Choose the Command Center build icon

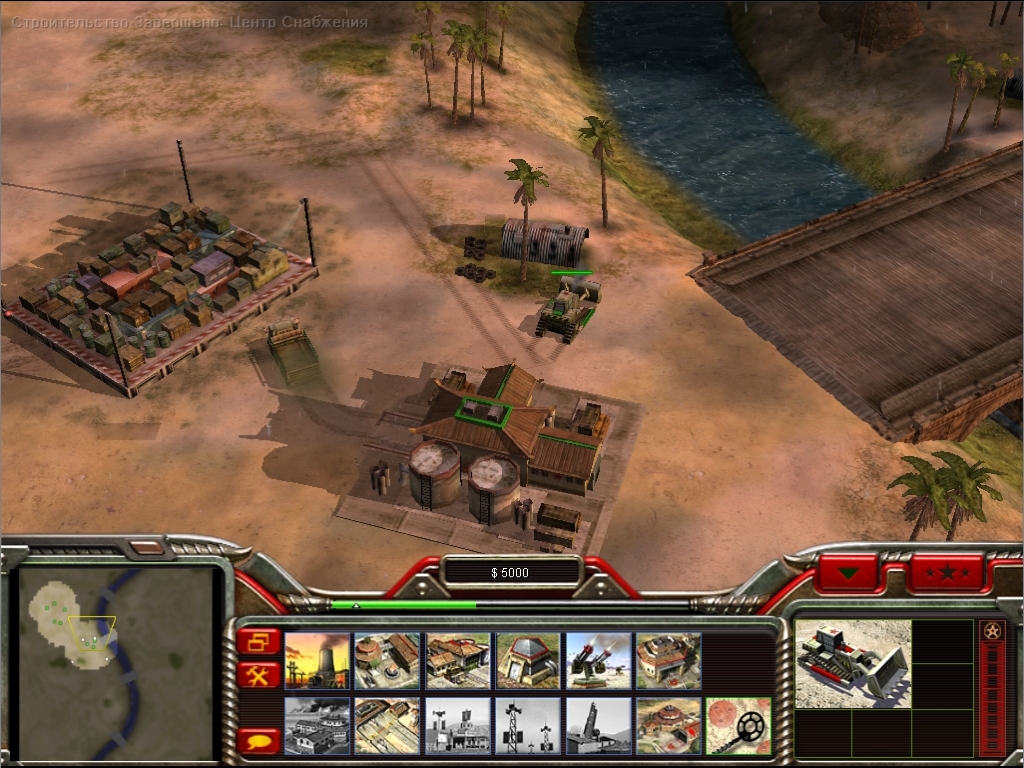point(668,725)
